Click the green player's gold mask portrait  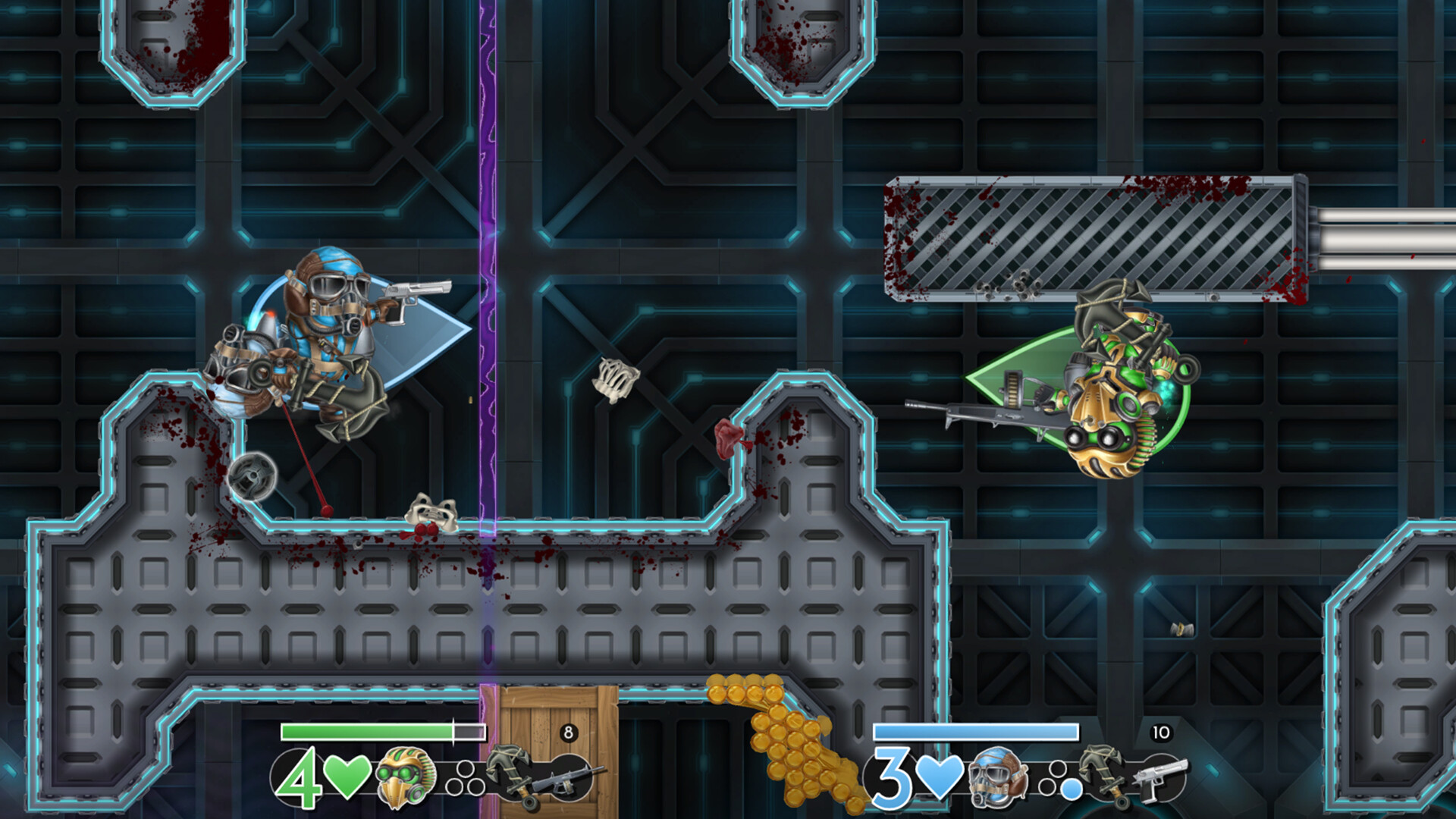click(x=406, y=777)
